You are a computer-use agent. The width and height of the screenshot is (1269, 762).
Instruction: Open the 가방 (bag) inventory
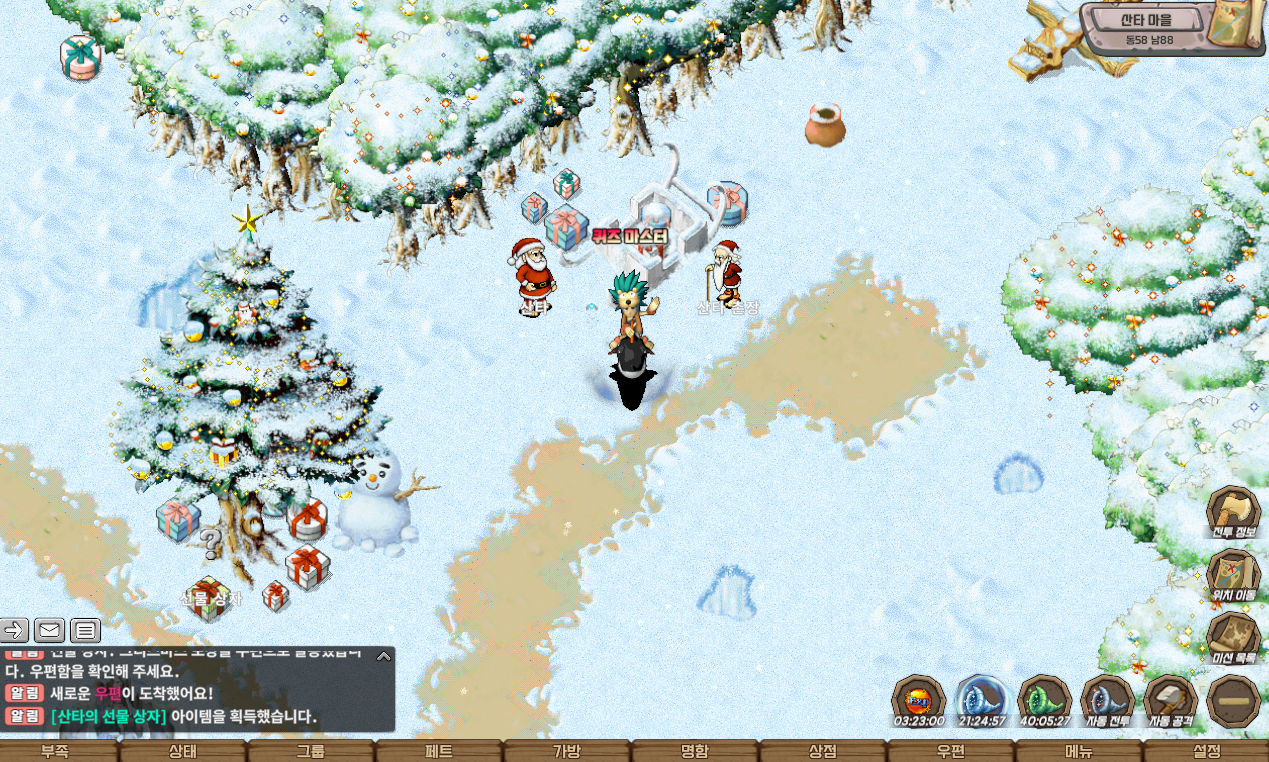(x=566, y=751)
